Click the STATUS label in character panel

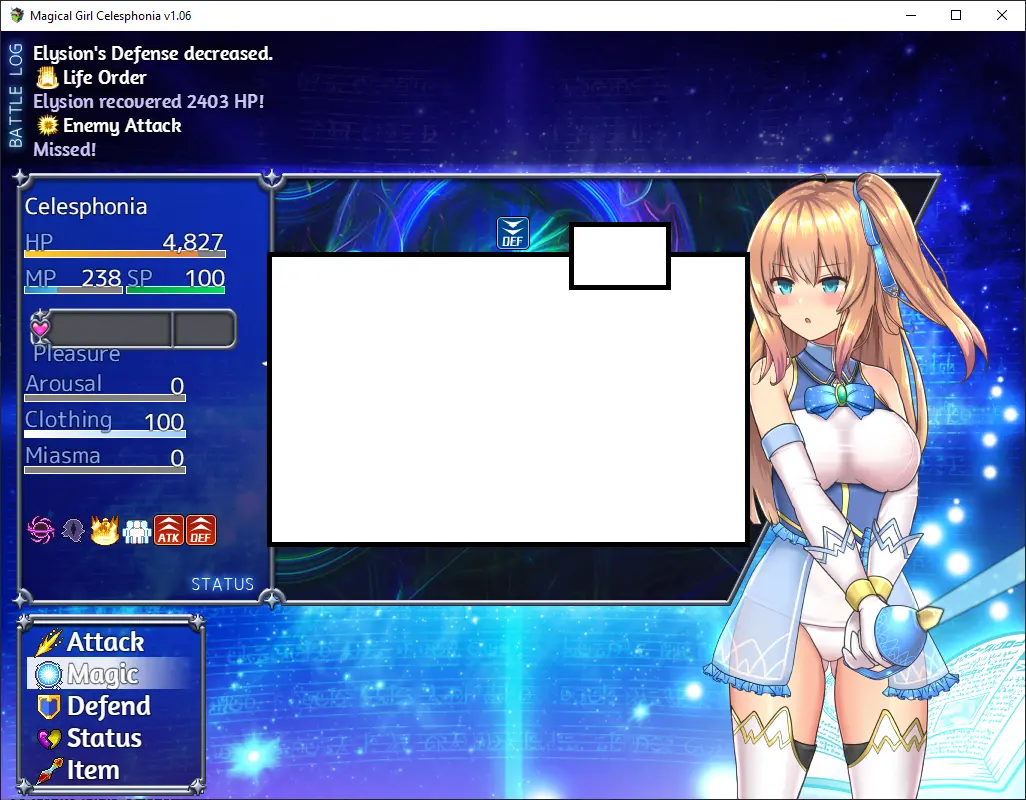pos(222,584)
